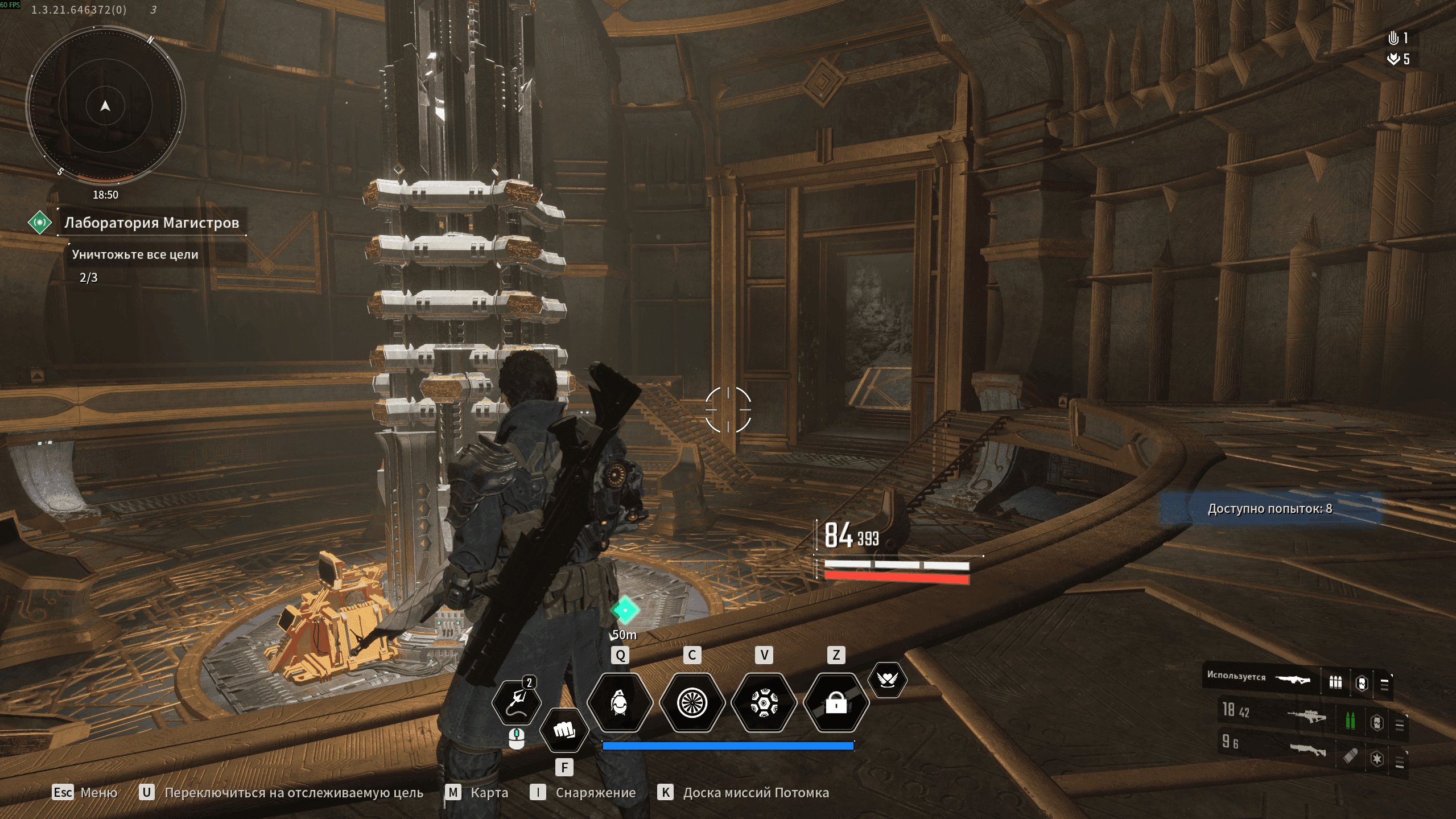This screenshot has height=819, width=1456.
Task: Click the circular minimap radar
Action: coord(105,106)
